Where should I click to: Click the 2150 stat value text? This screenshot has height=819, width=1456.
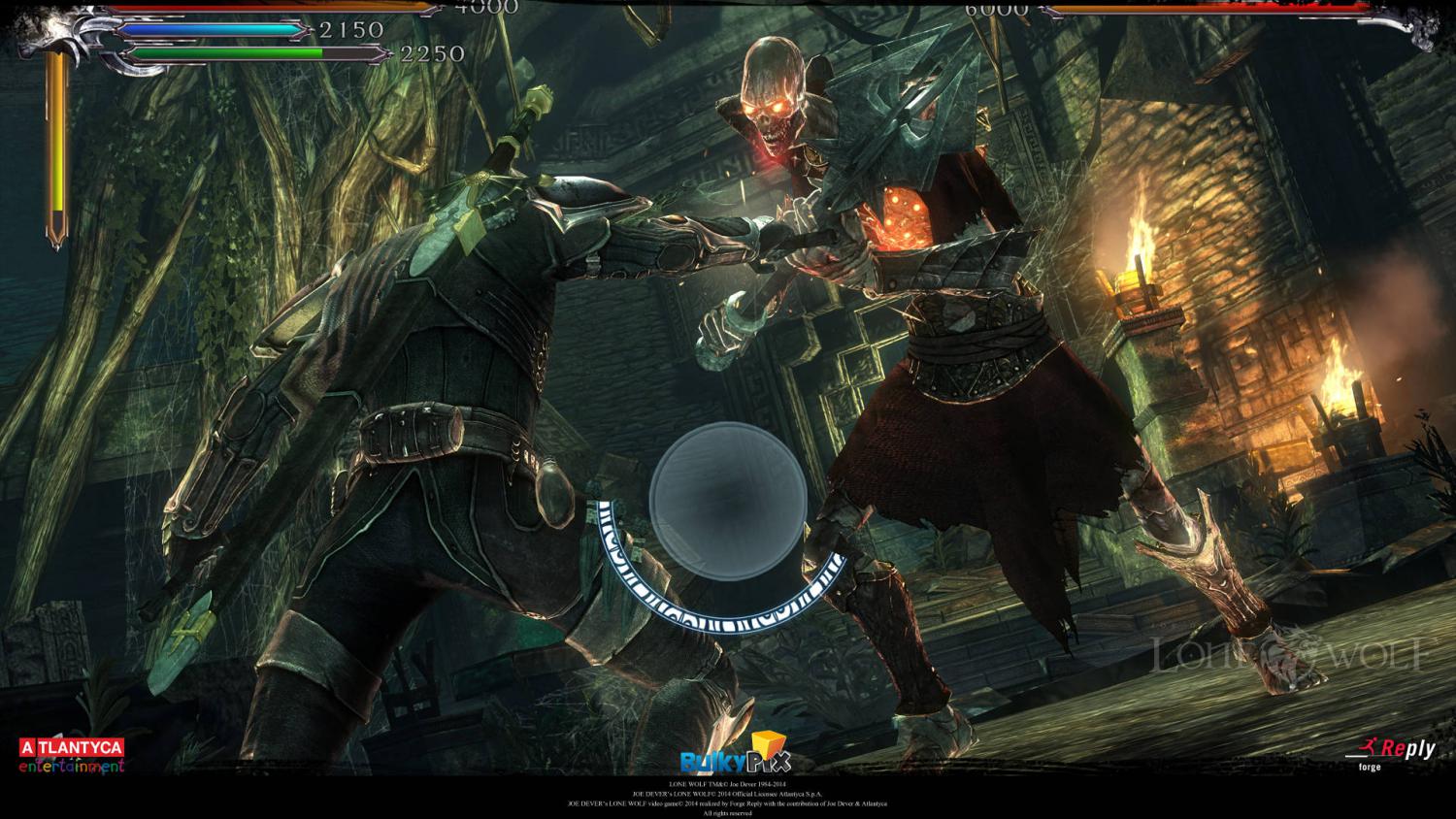tap(352, 32)
